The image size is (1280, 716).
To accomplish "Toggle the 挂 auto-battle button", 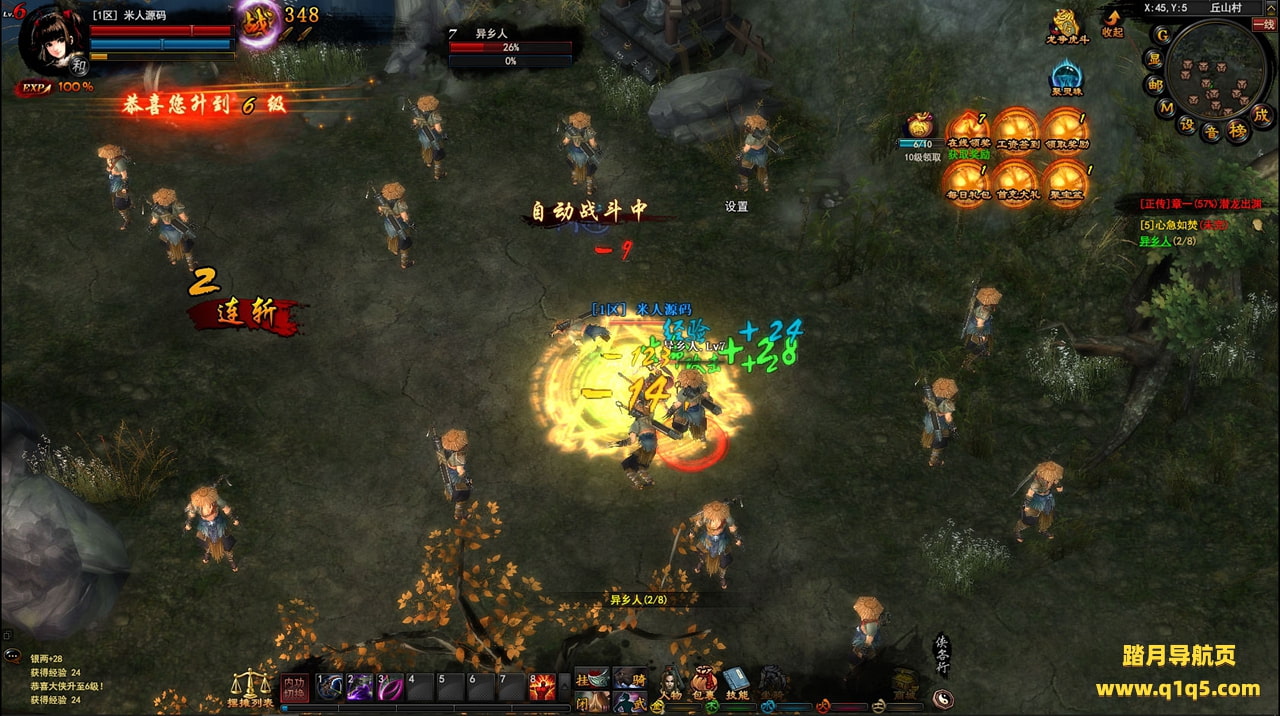I will (591, 678).
